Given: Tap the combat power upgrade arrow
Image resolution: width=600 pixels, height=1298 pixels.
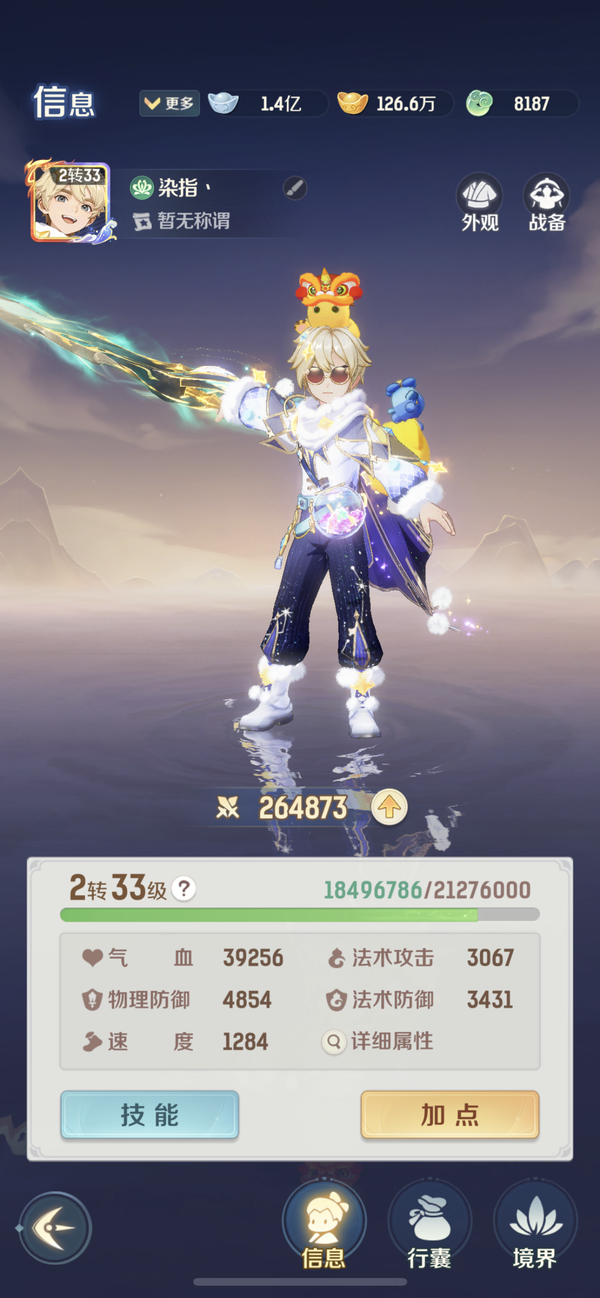Looking at the screenshot, I should click(389, 808).
